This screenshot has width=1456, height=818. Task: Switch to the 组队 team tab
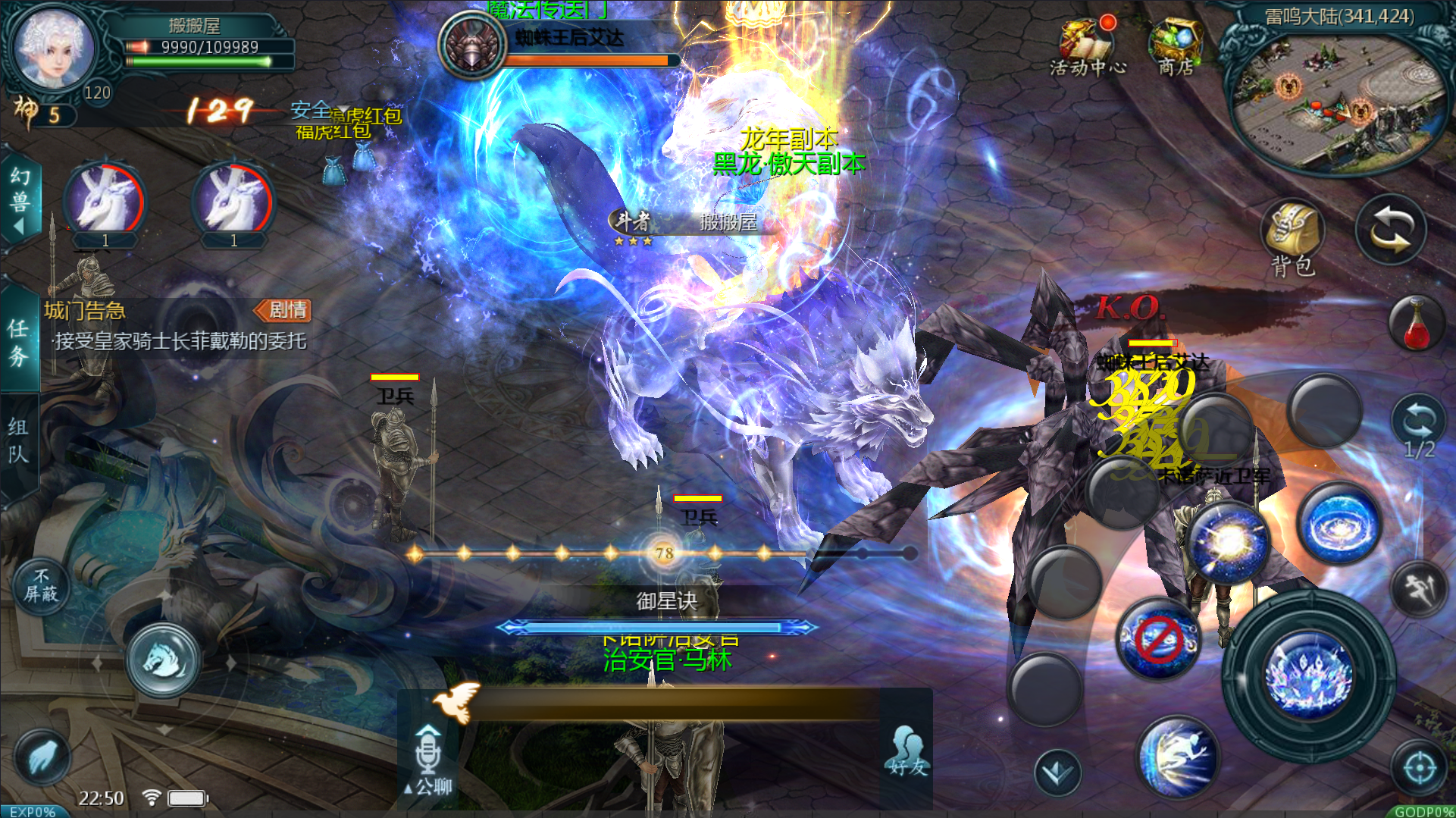19,441
